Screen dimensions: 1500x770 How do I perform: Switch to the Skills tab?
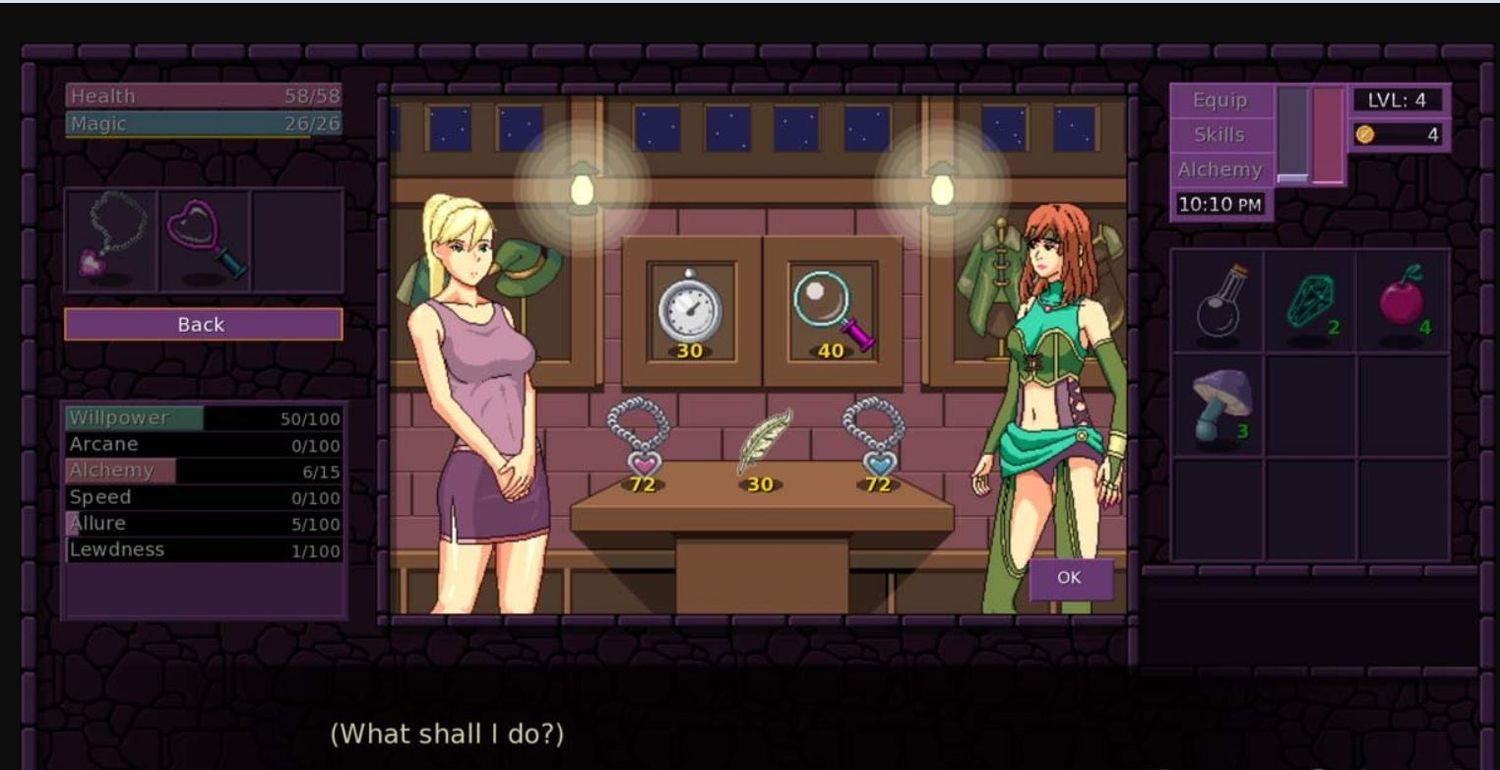(1220, 134)
